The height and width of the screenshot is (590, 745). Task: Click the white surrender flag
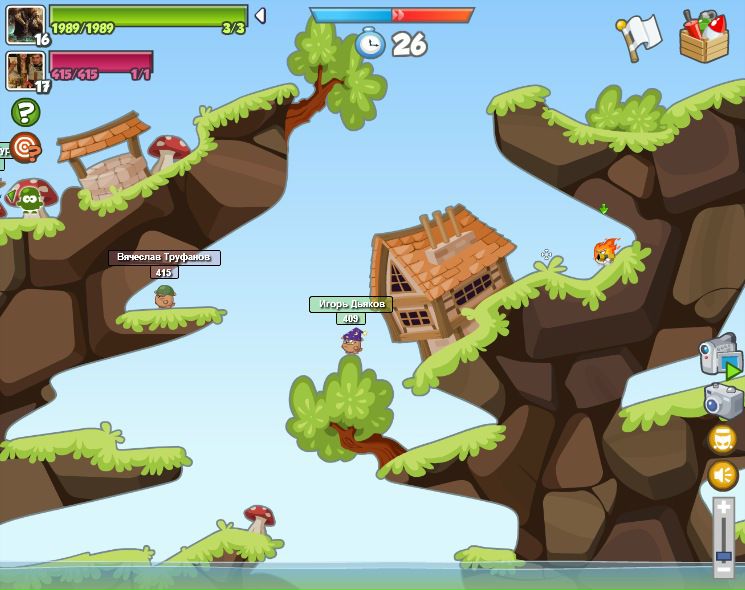point(640,36)
